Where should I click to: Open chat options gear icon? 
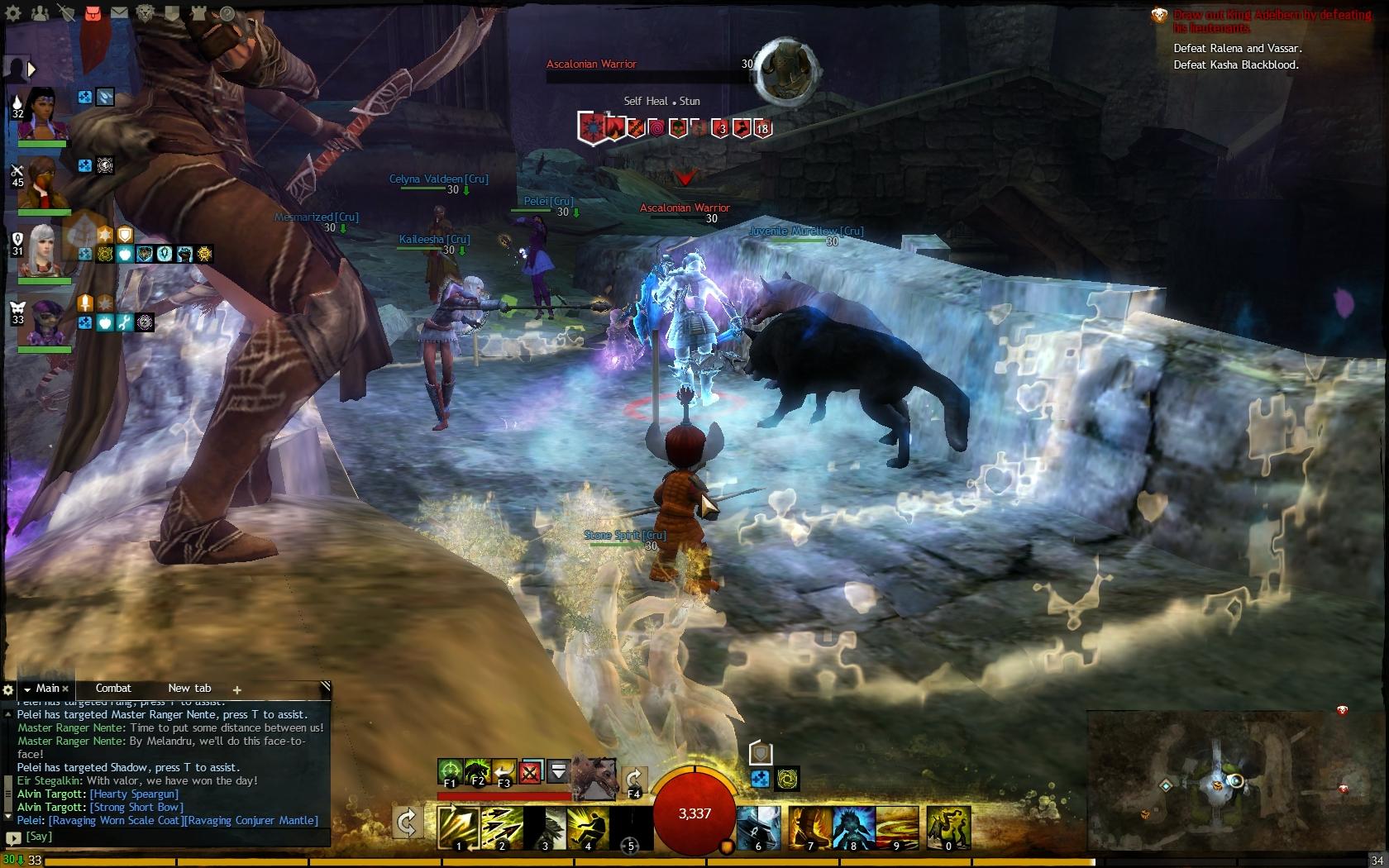(8, 689)
